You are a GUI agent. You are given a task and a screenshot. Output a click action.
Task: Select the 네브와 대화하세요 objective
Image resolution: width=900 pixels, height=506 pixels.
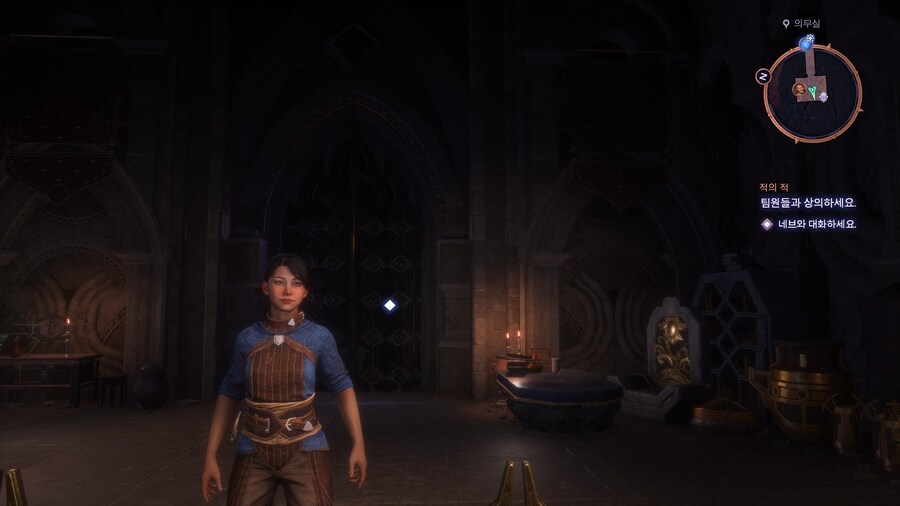tap(817, 224)
